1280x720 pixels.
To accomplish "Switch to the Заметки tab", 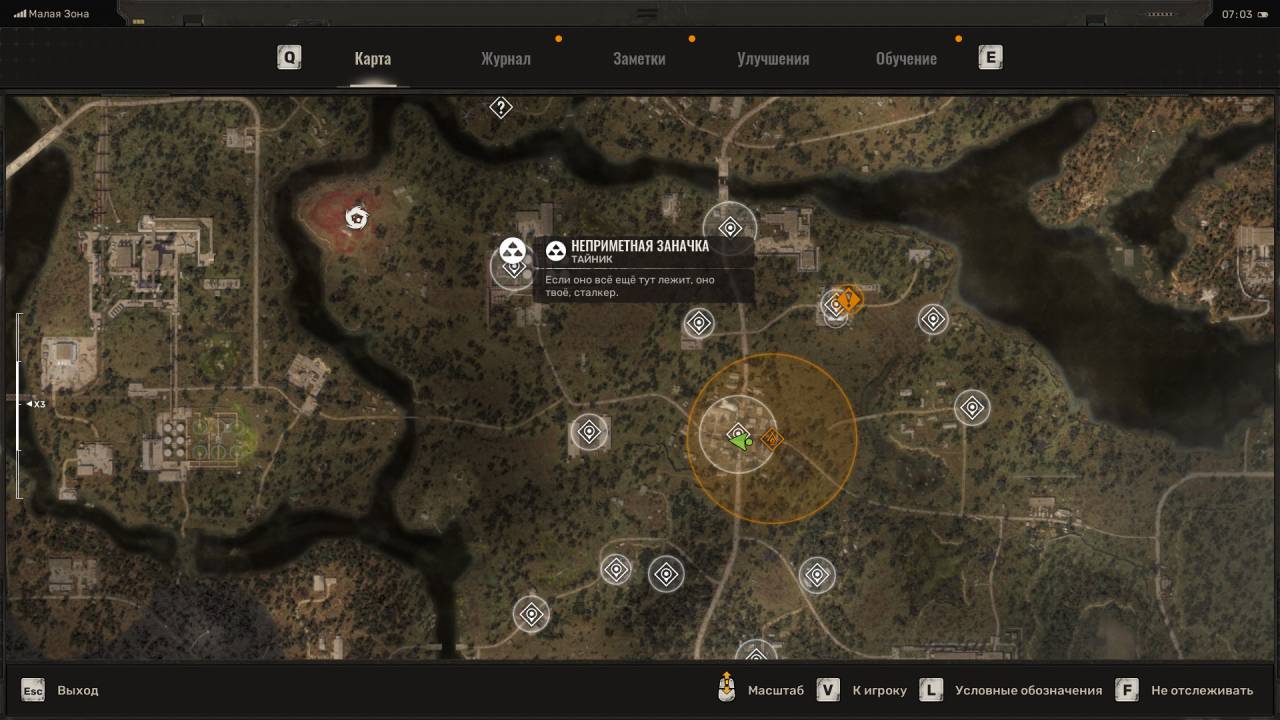I will coord(639,58).
